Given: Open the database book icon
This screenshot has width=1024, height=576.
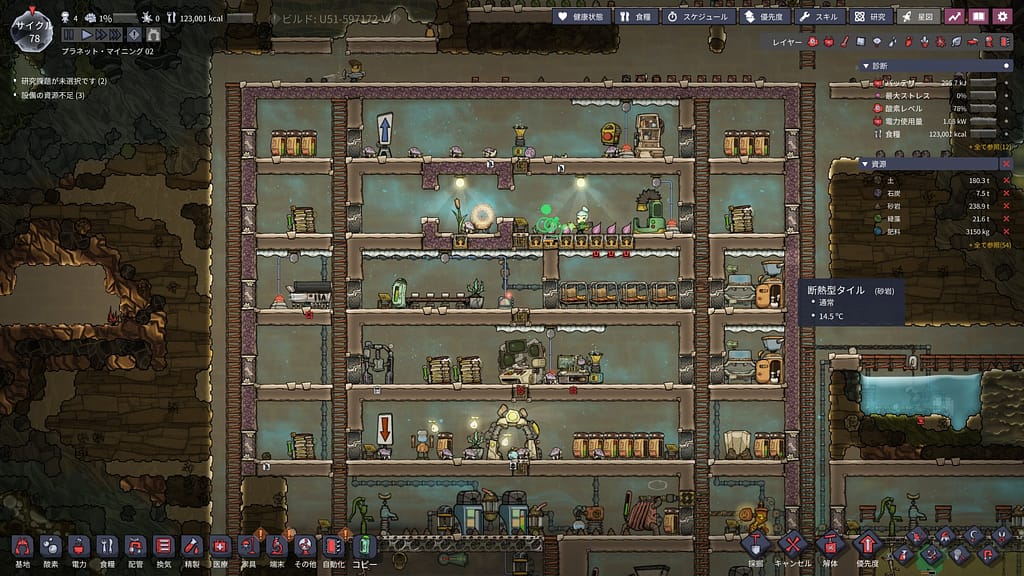Looking at the screenshot, I should click(979, 16).
